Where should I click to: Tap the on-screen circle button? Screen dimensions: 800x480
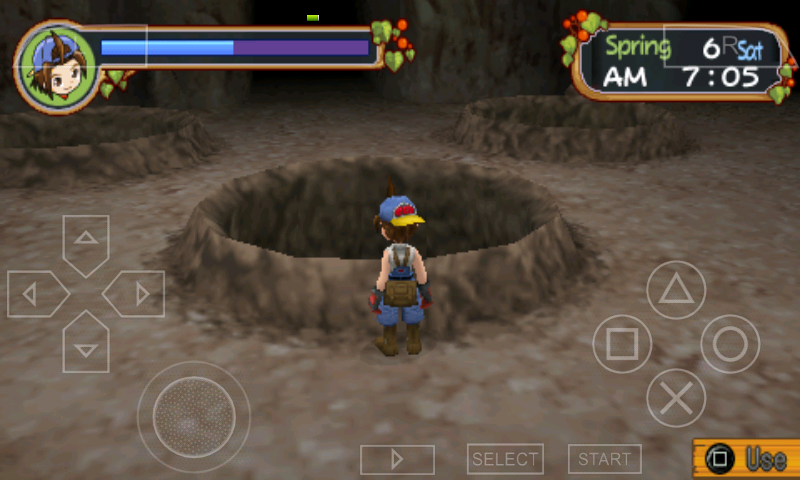click(x=730, y=344)
